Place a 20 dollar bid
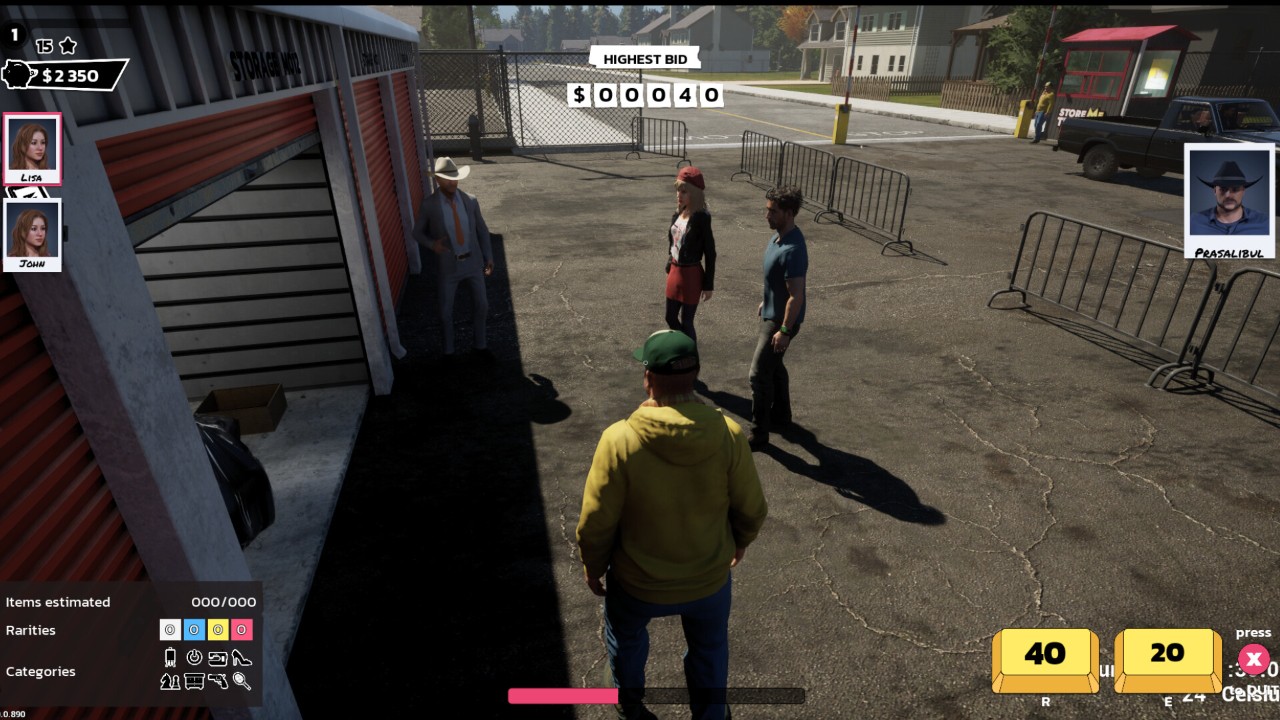 [x=1167, y=656]
